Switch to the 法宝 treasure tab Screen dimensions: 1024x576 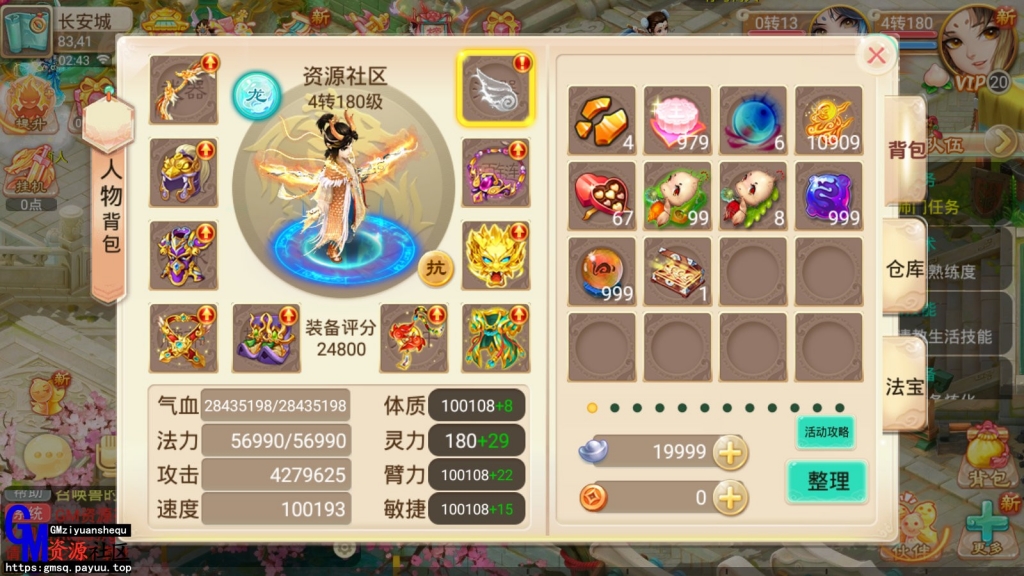(x=904, y=387)
